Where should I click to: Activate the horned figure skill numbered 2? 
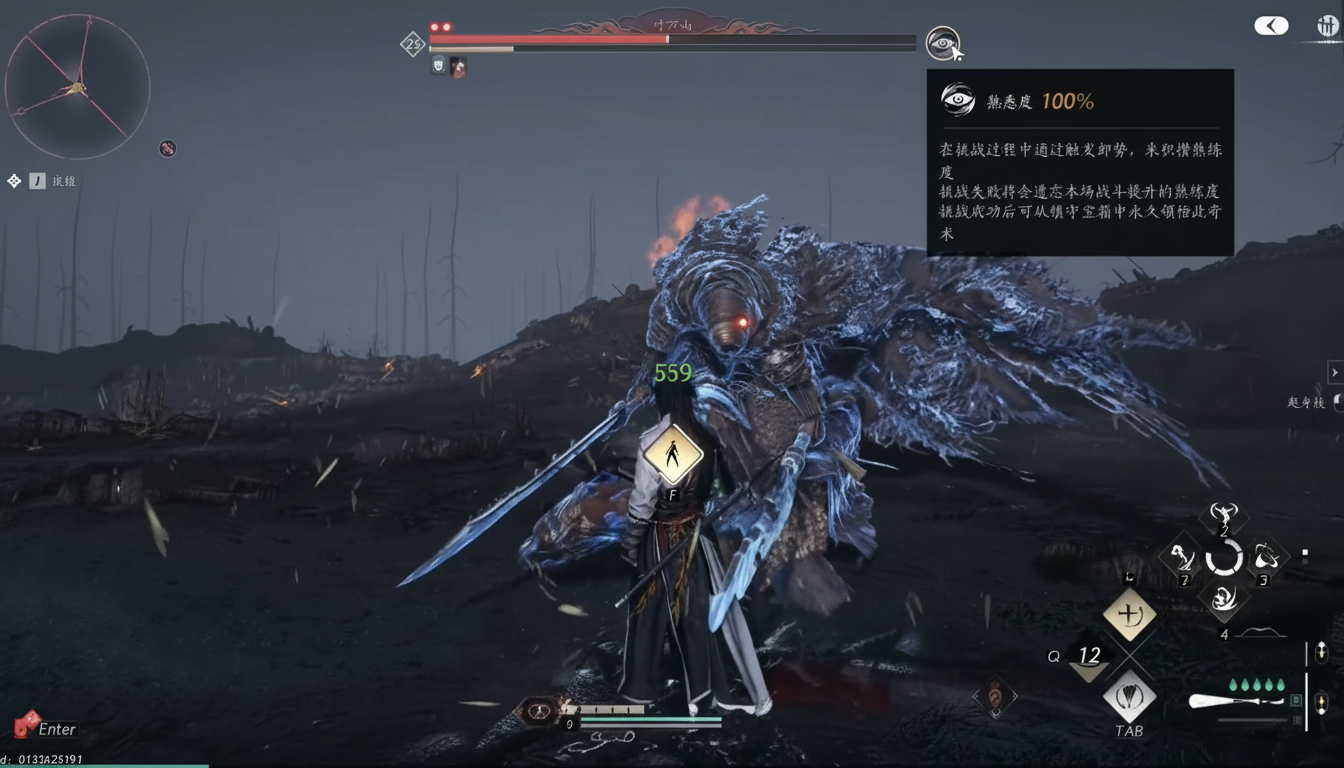click(x=1224, y=517)
